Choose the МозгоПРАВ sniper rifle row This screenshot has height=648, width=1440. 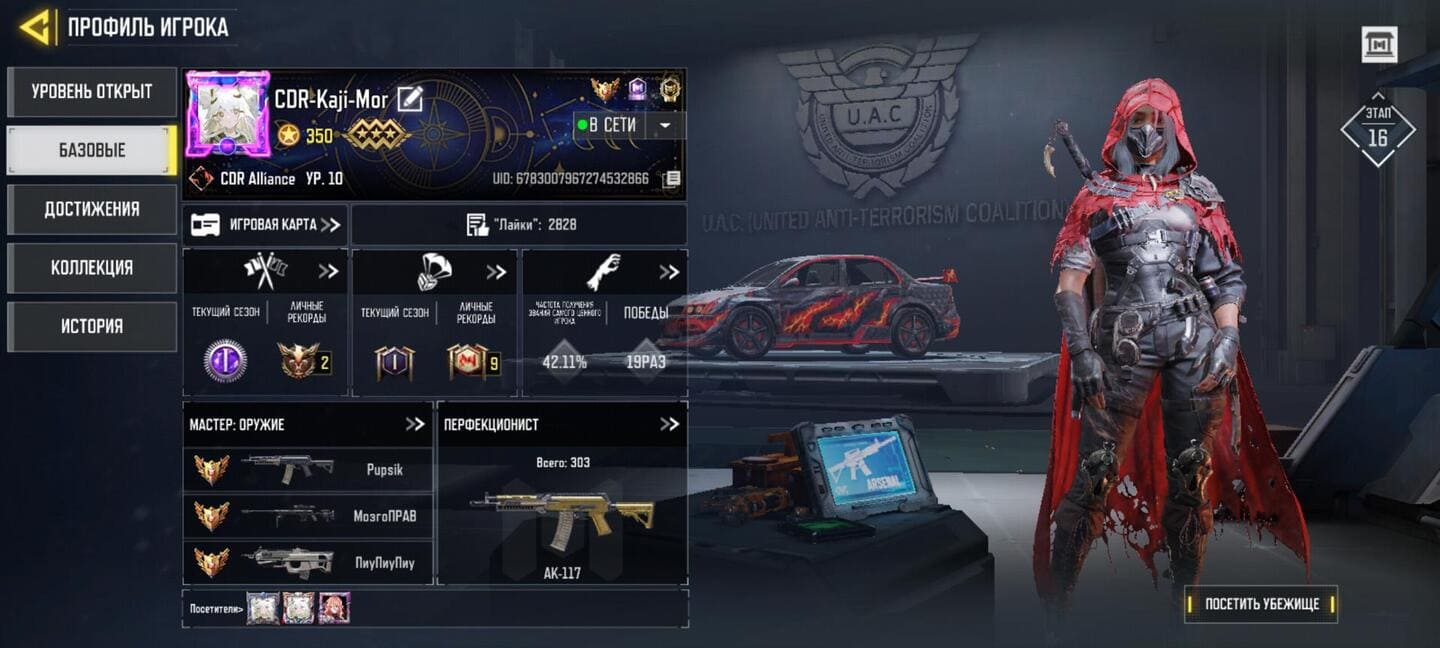(x=307, y=516)
